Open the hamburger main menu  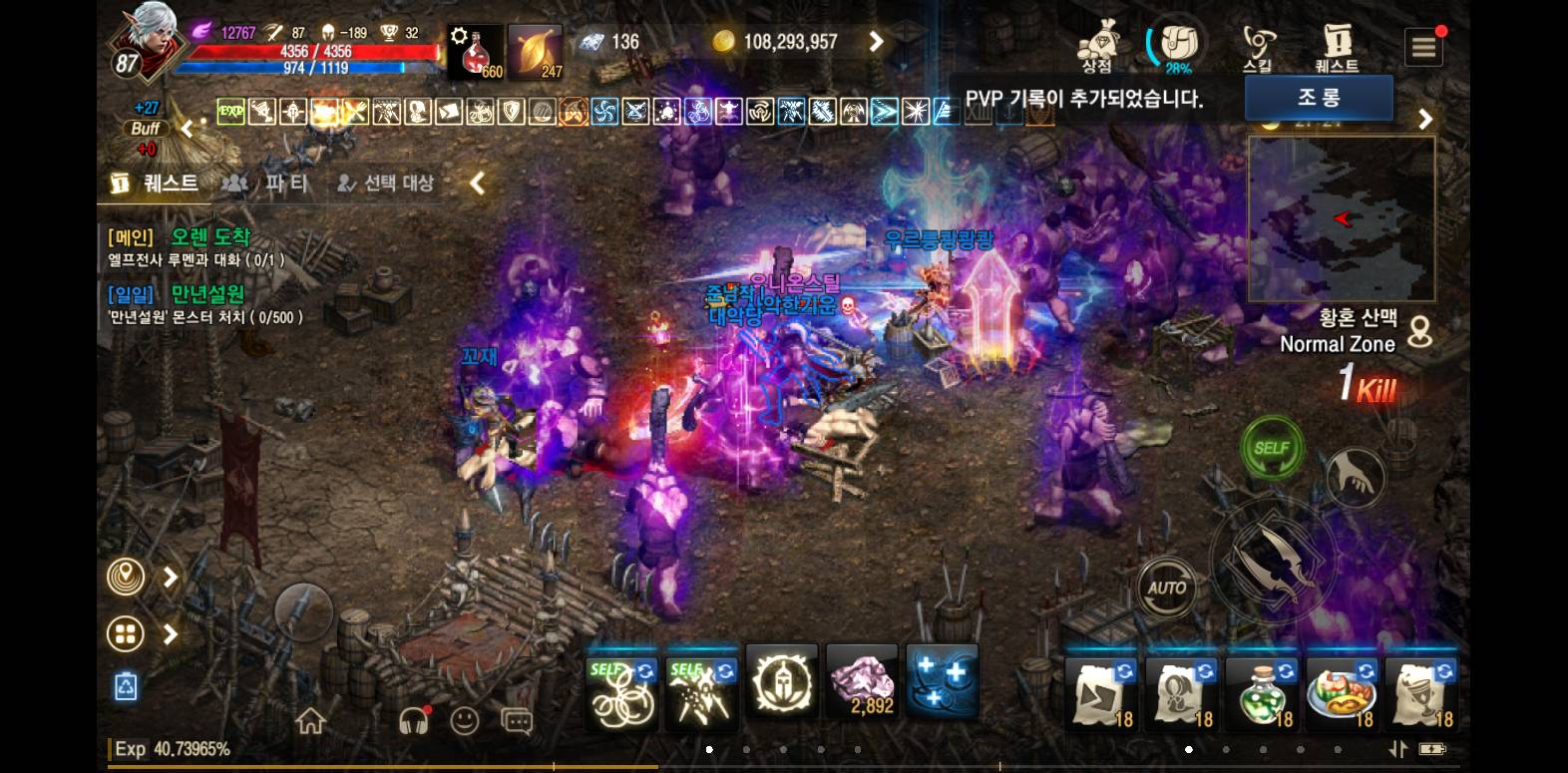[x=1423, y=47]
